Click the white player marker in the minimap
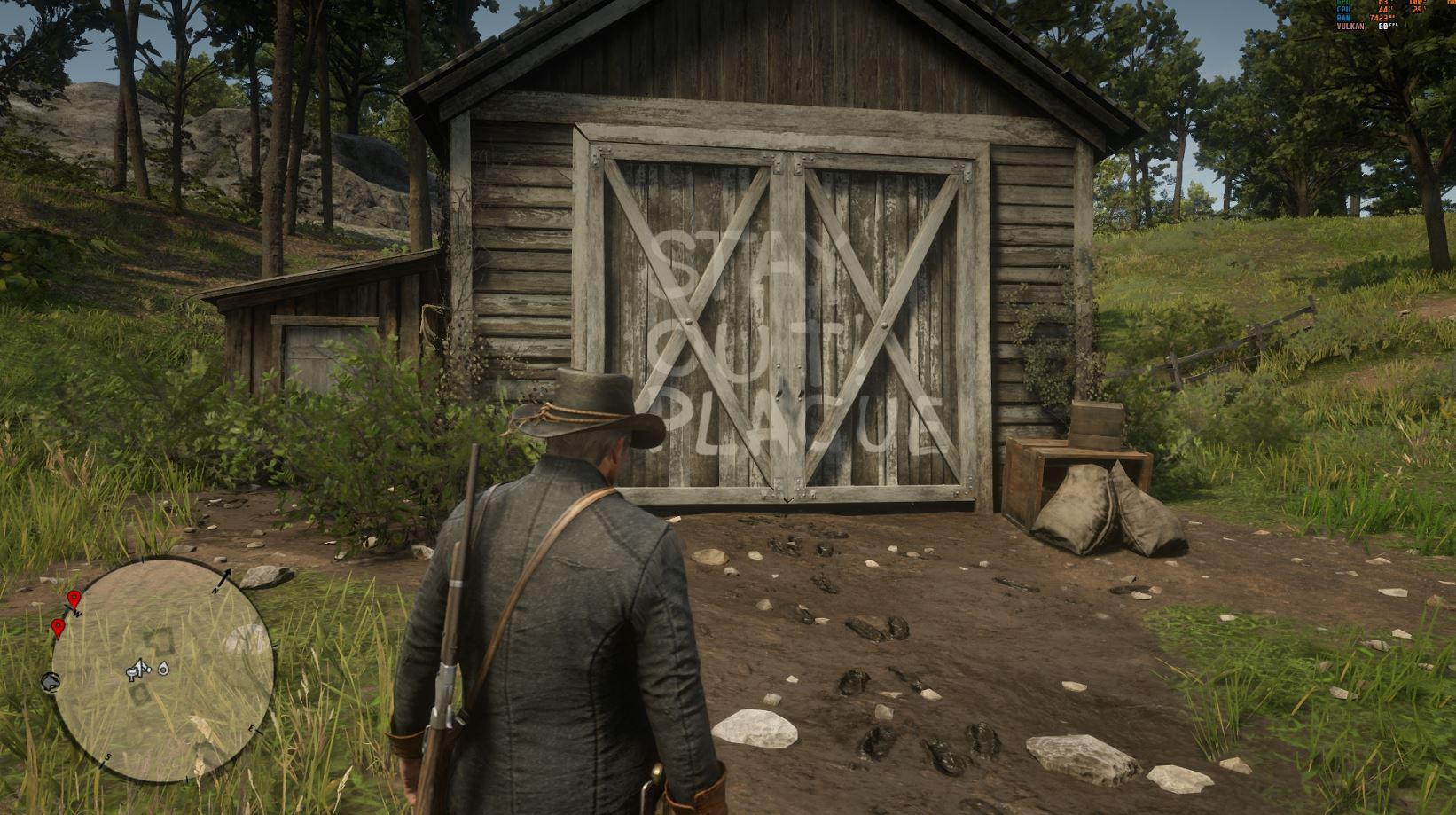 (x=142, y=669)
